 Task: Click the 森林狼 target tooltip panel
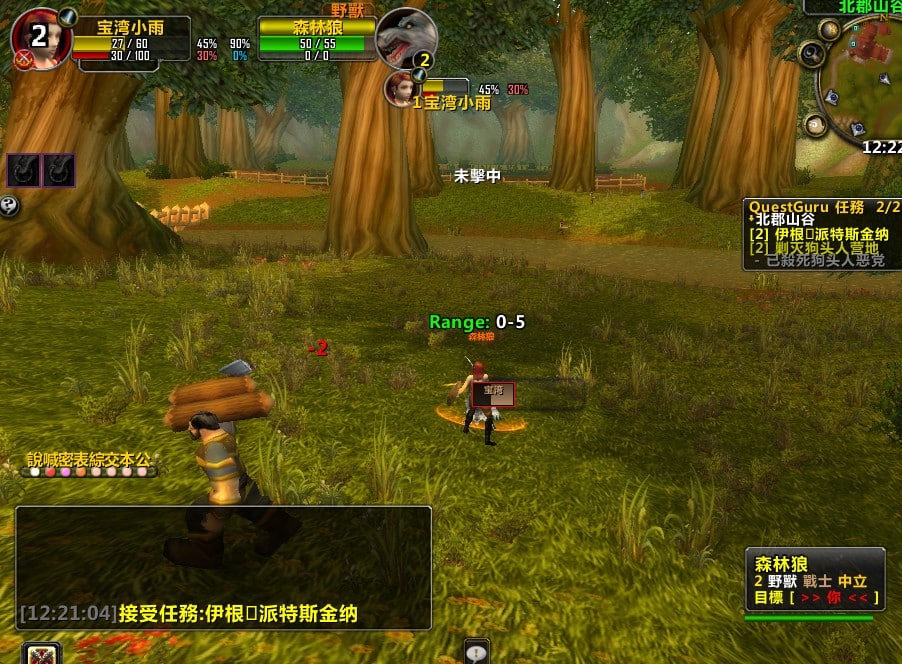[815, 579]
